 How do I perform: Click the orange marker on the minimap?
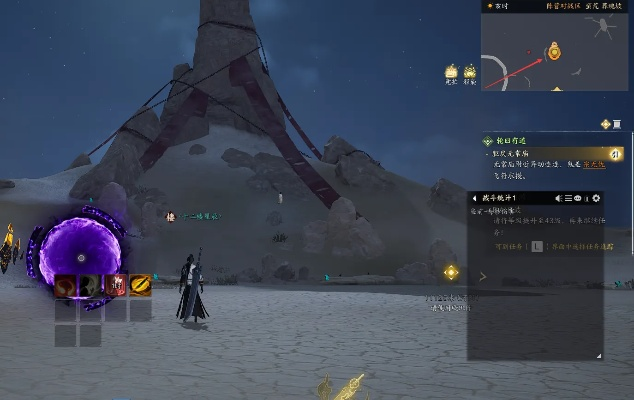[553, 50]
